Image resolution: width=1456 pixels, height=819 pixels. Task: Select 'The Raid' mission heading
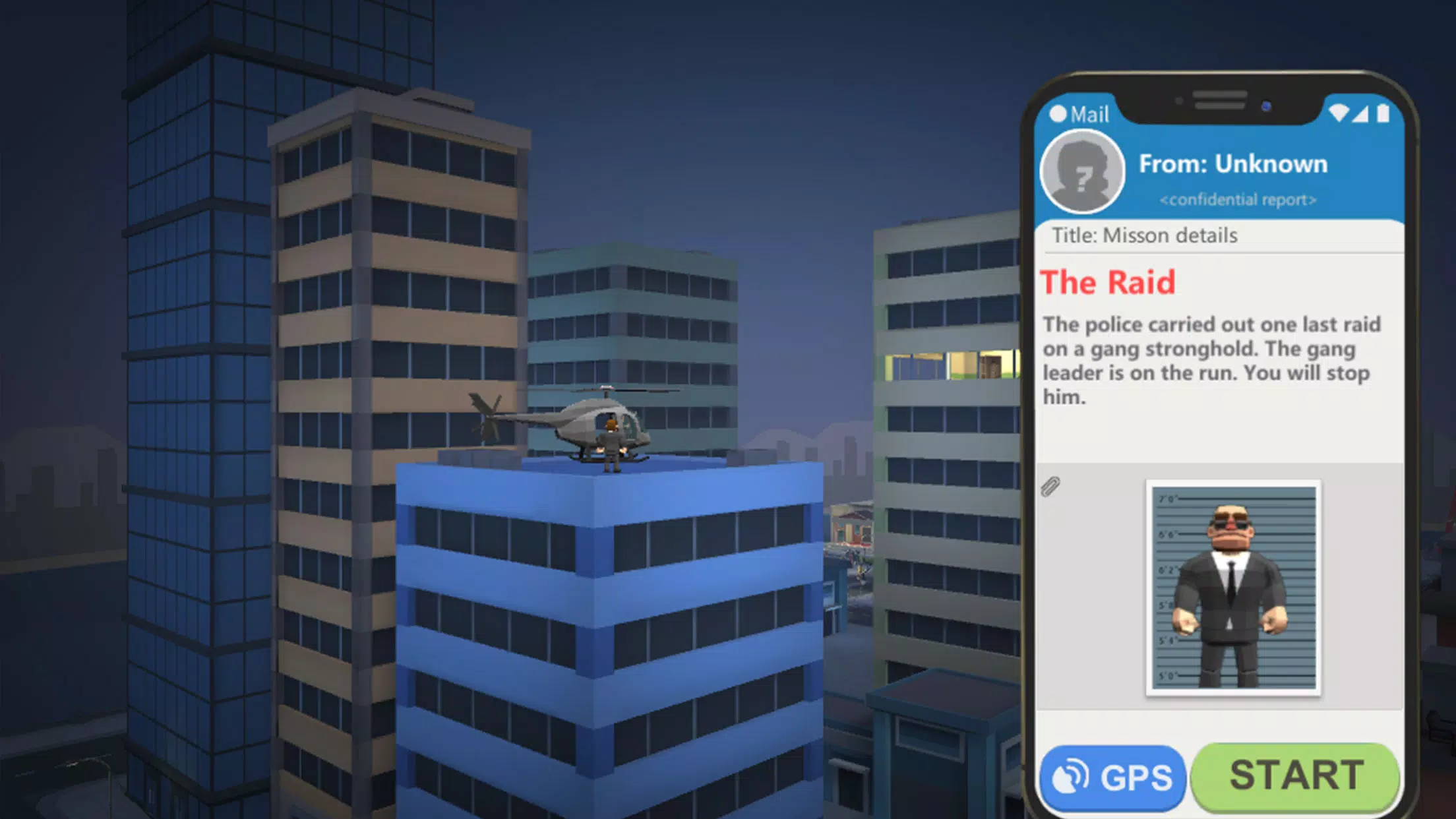(x=1107, y=281)
